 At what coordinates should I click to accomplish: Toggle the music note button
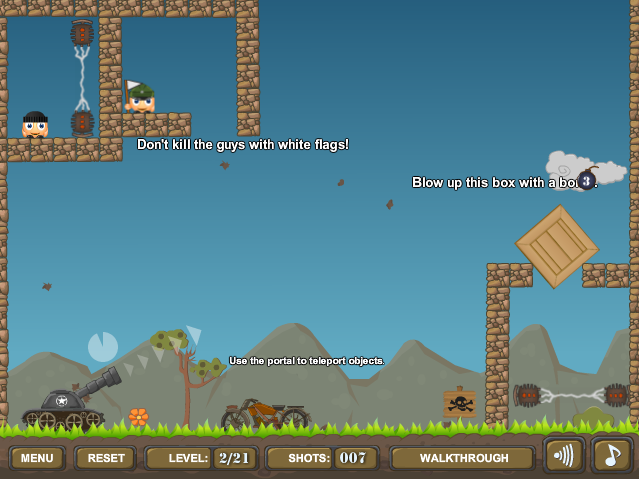[x=611, y=455]
